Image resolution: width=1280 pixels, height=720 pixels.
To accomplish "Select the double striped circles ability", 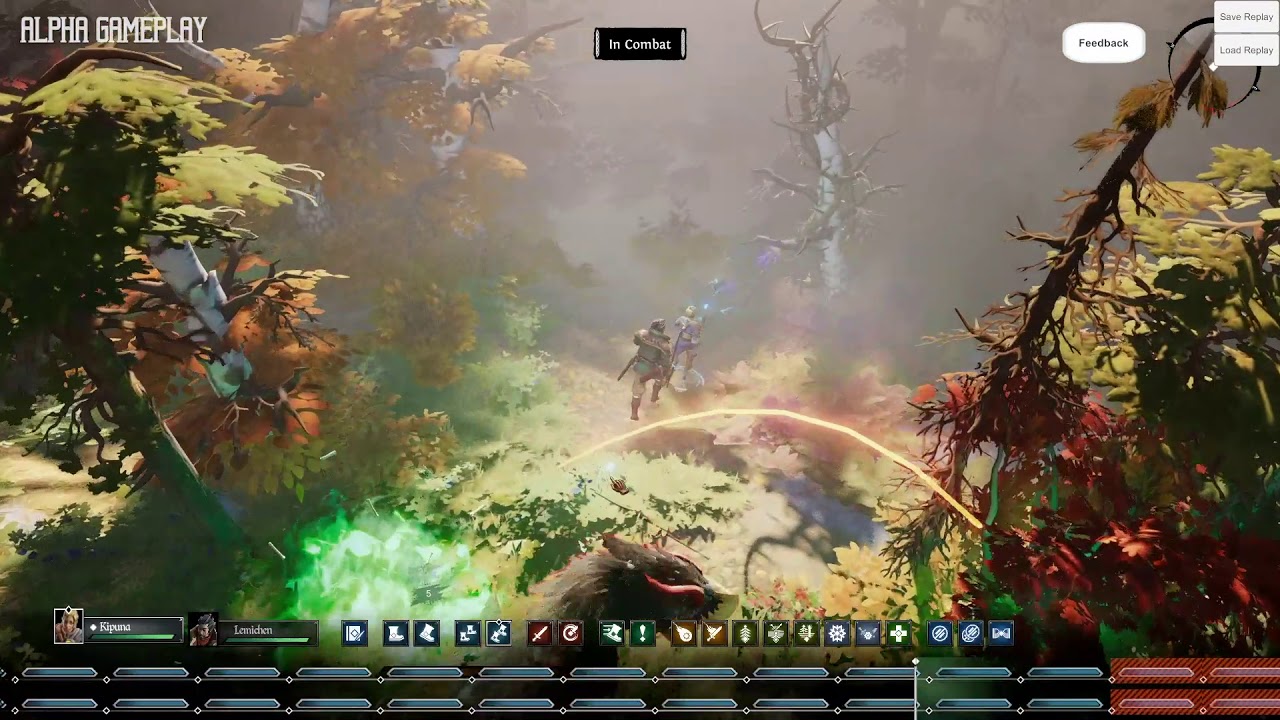I will tap(970, 633).
